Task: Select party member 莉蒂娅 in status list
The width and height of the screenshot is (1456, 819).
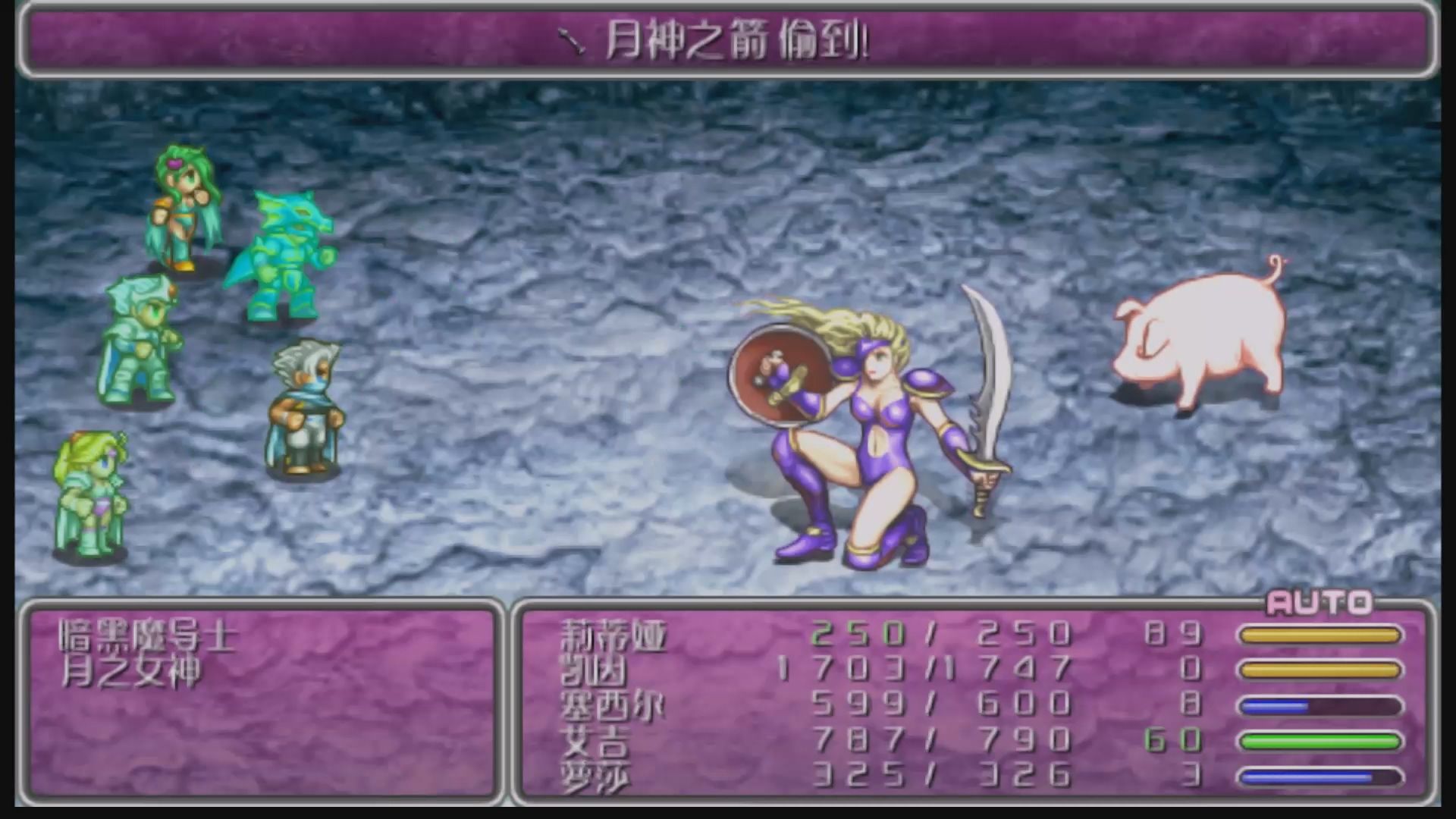Action: pyautogui.click(x=613, y=635)
